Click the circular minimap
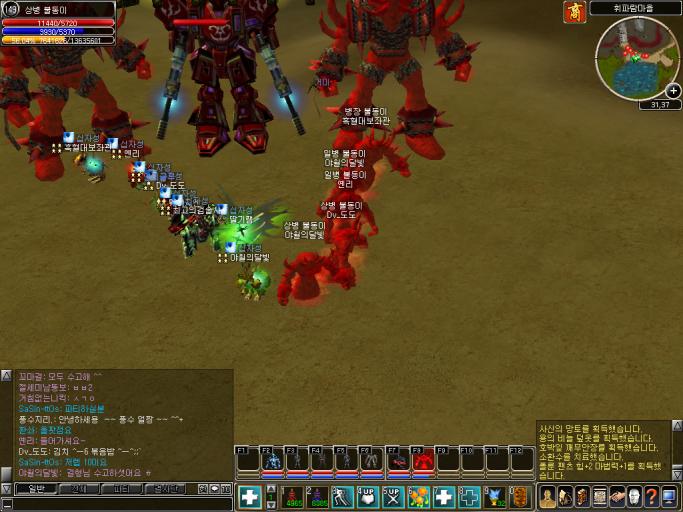683x512 pixels. tap(635, 56)
